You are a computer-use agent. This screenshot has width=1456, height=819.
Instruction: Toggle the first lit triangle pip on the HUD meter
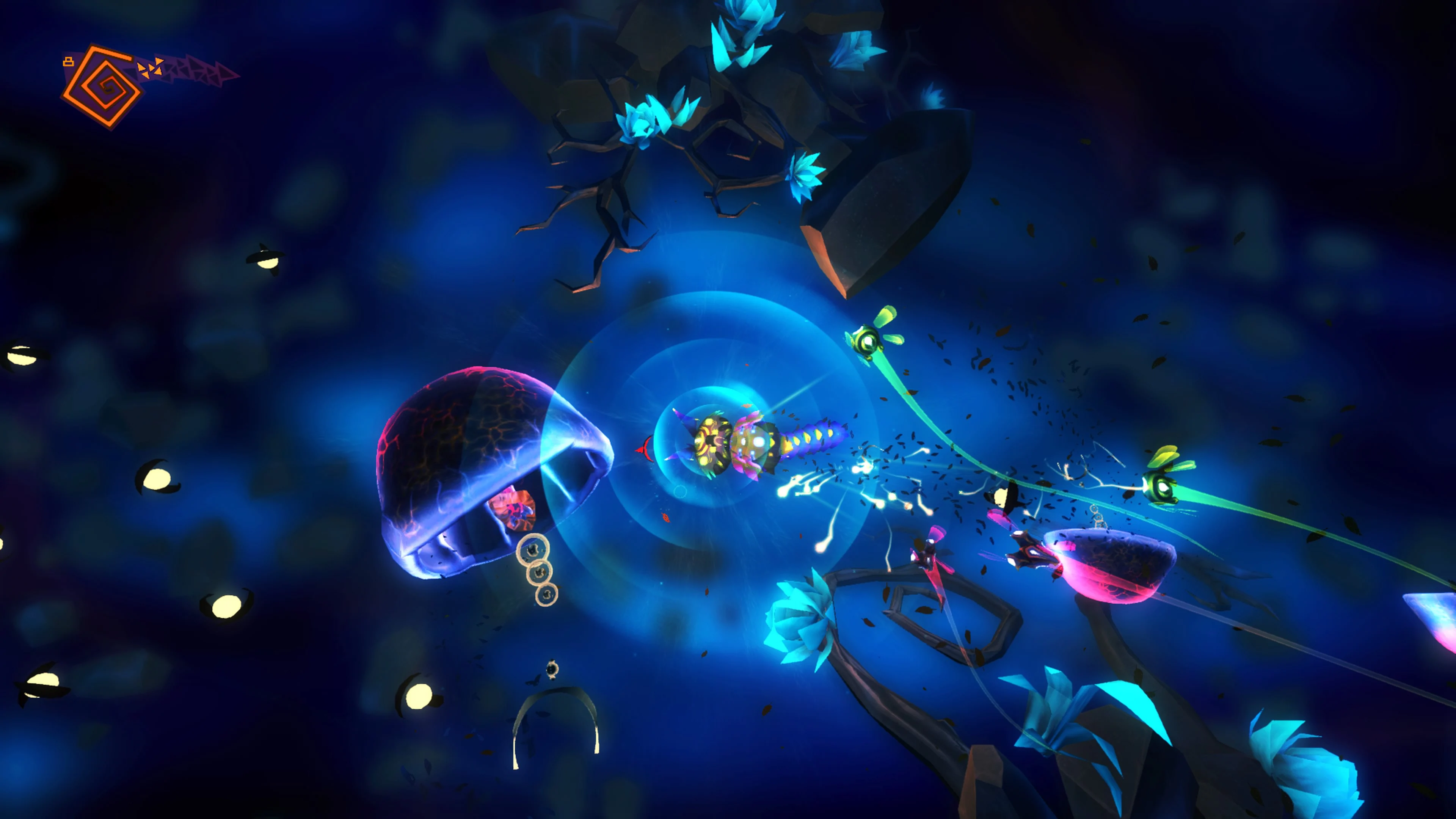(141, 69)
